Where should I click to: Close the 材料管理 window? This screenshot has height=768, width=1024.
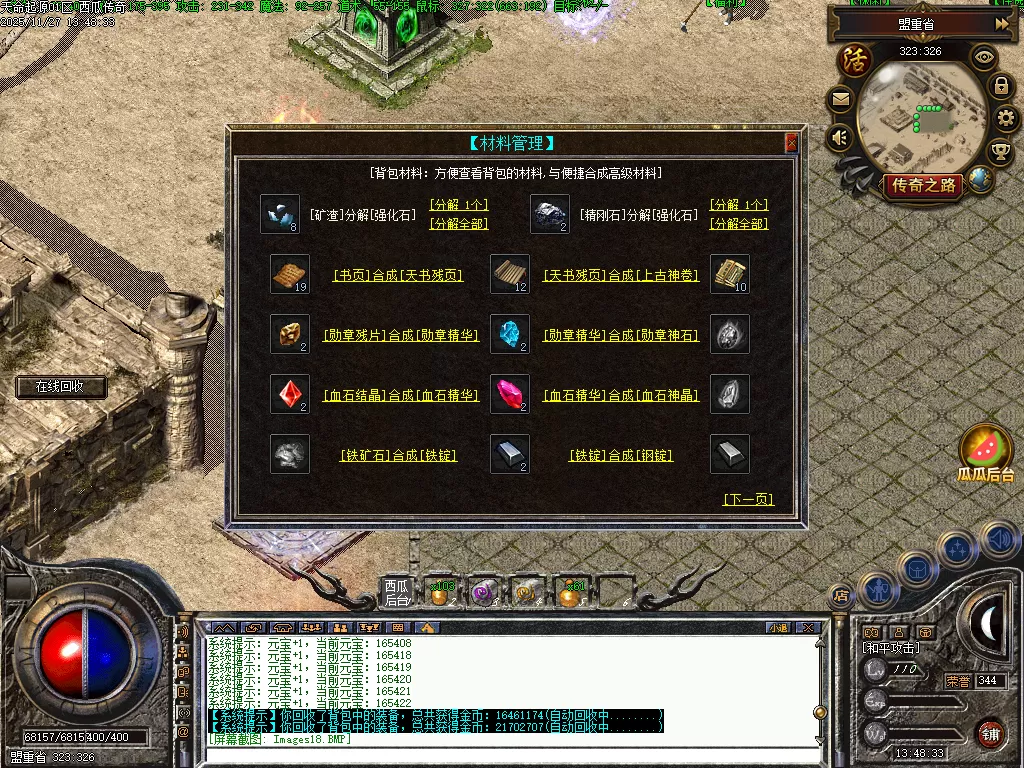coord(792,143)
